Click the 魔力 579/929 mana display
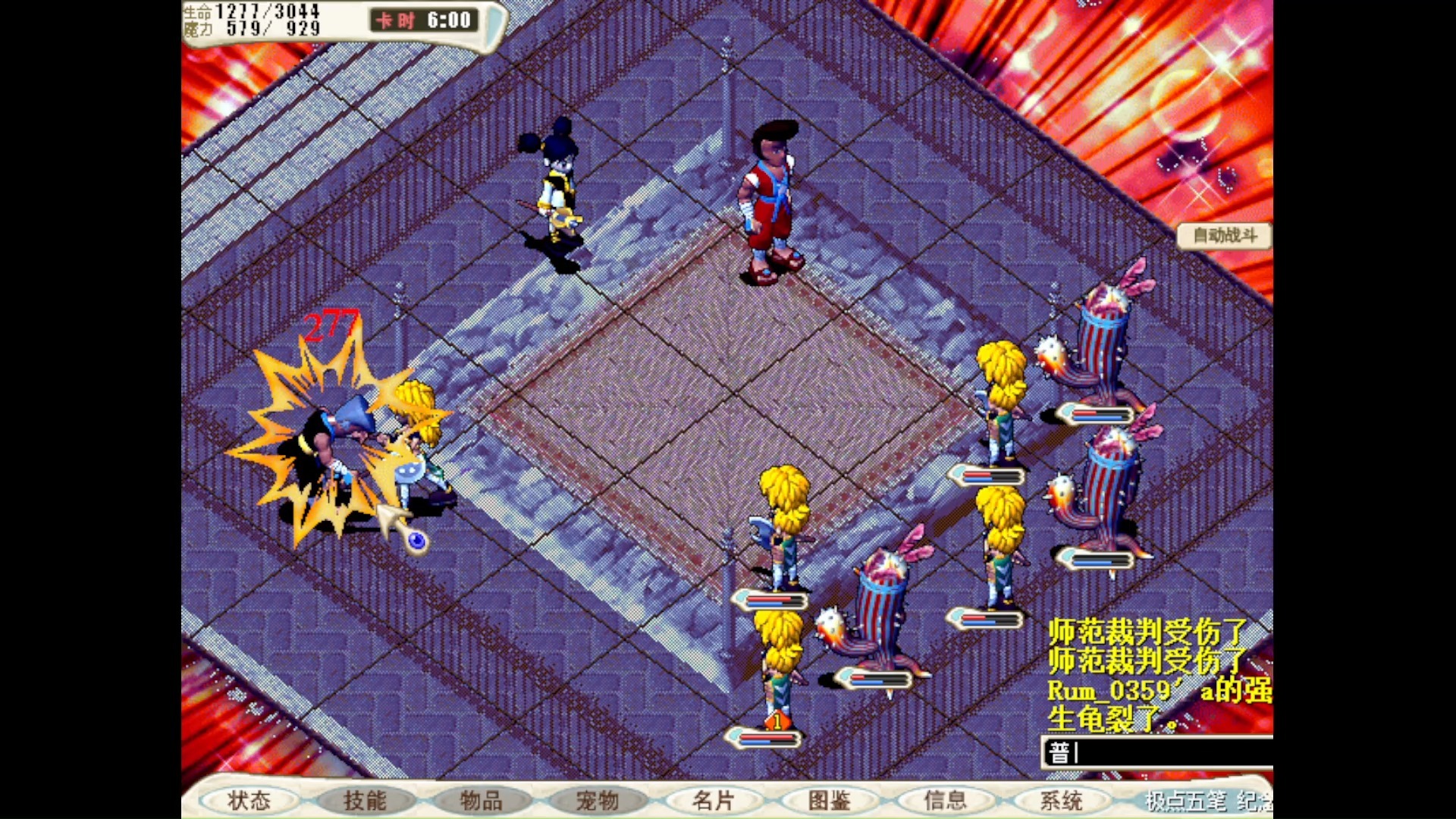Image resolution: width=1456 pixels, height=819 pixels. [250, 29]
